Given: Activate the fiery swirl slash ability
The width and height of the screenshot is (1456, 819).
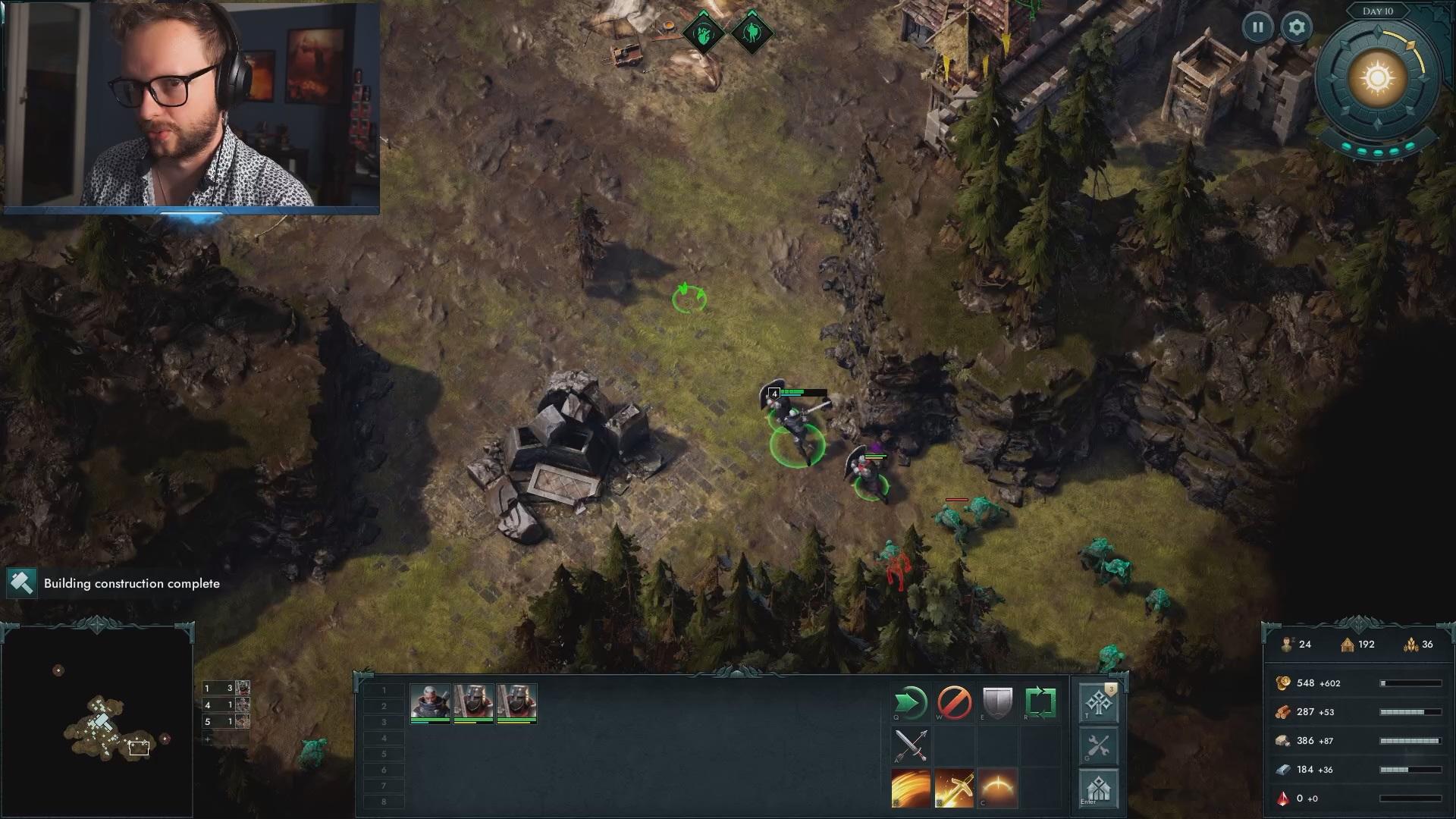Looking at the screenshot, I should (910, 788).
